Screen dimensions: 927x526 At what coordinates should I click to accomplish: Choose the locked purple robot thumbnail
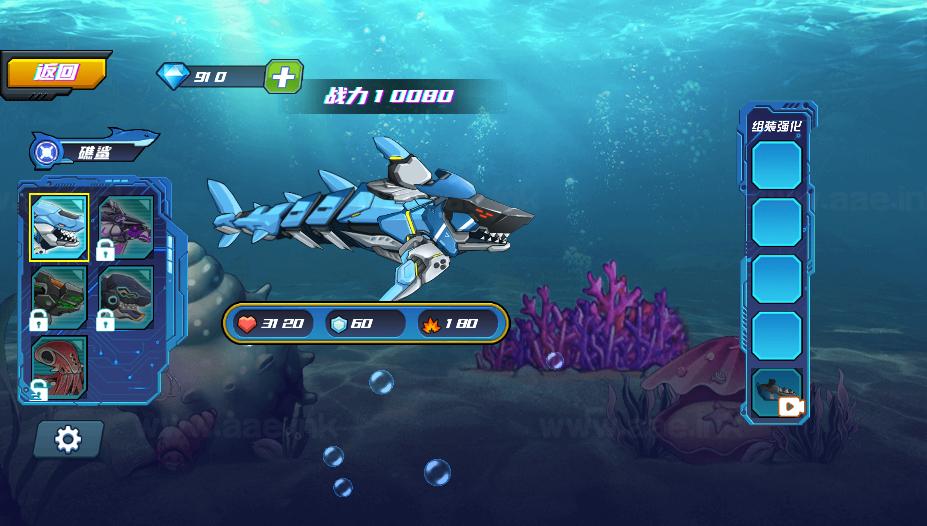coord(126,227)
